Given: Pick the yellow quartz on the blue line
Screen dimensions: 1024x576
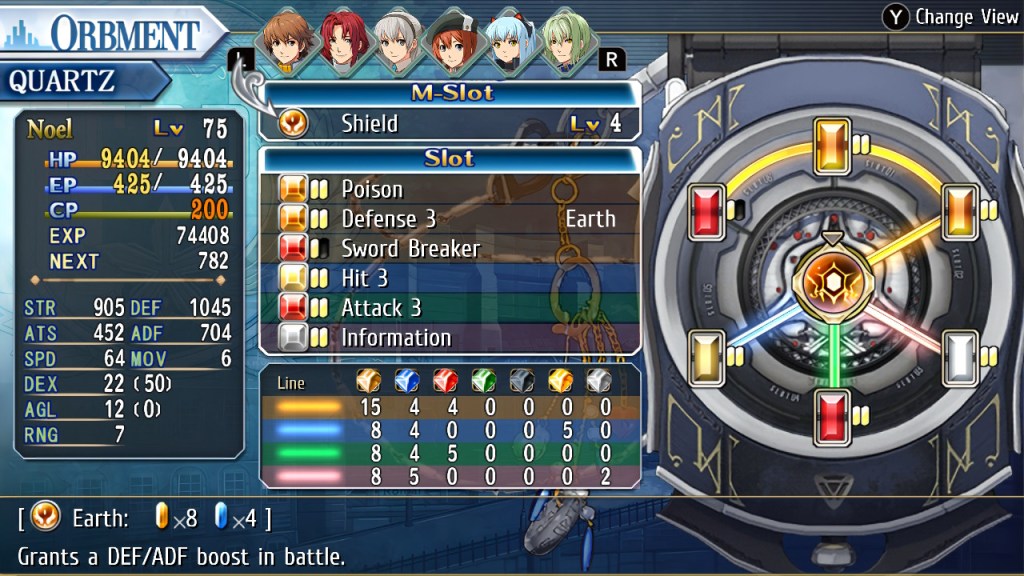Looking at the screenshot, I should coord(706,356).
